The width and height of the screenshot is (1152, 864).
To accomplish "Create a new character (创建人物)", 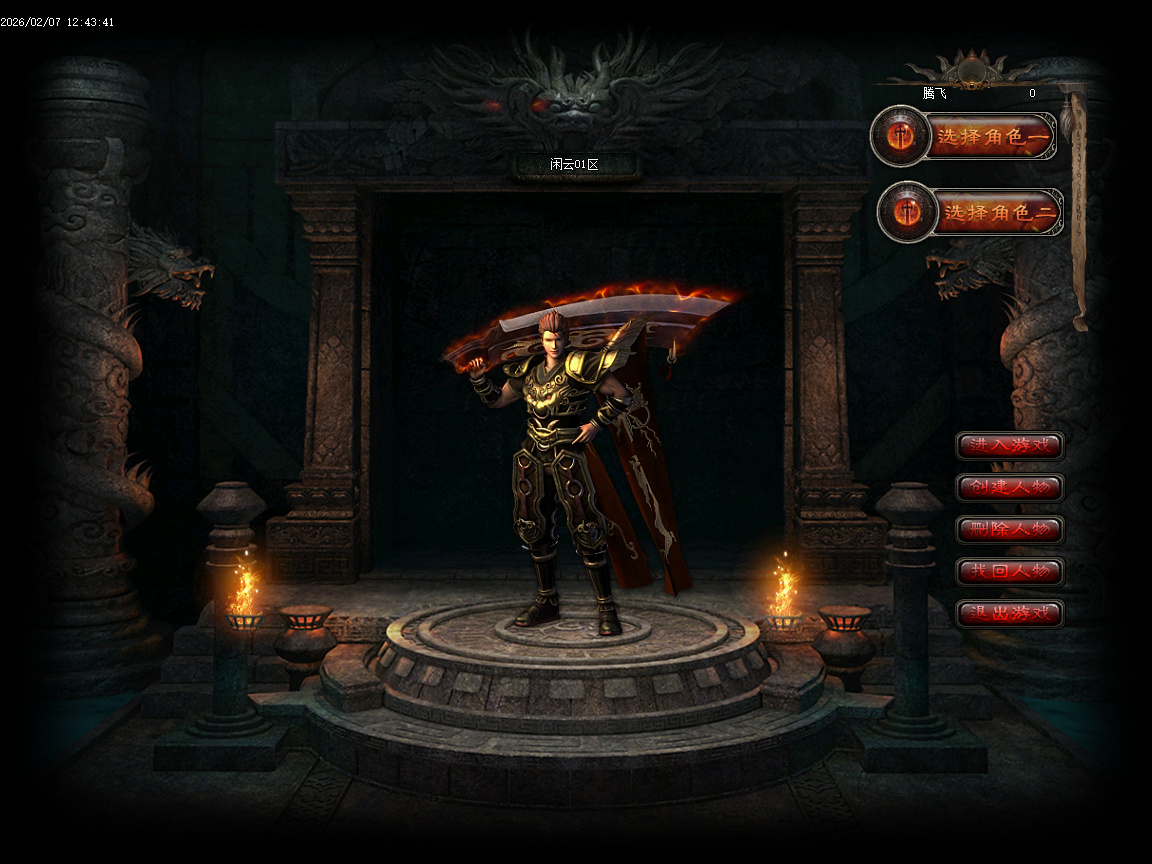I will click(x=1009, y=488).
